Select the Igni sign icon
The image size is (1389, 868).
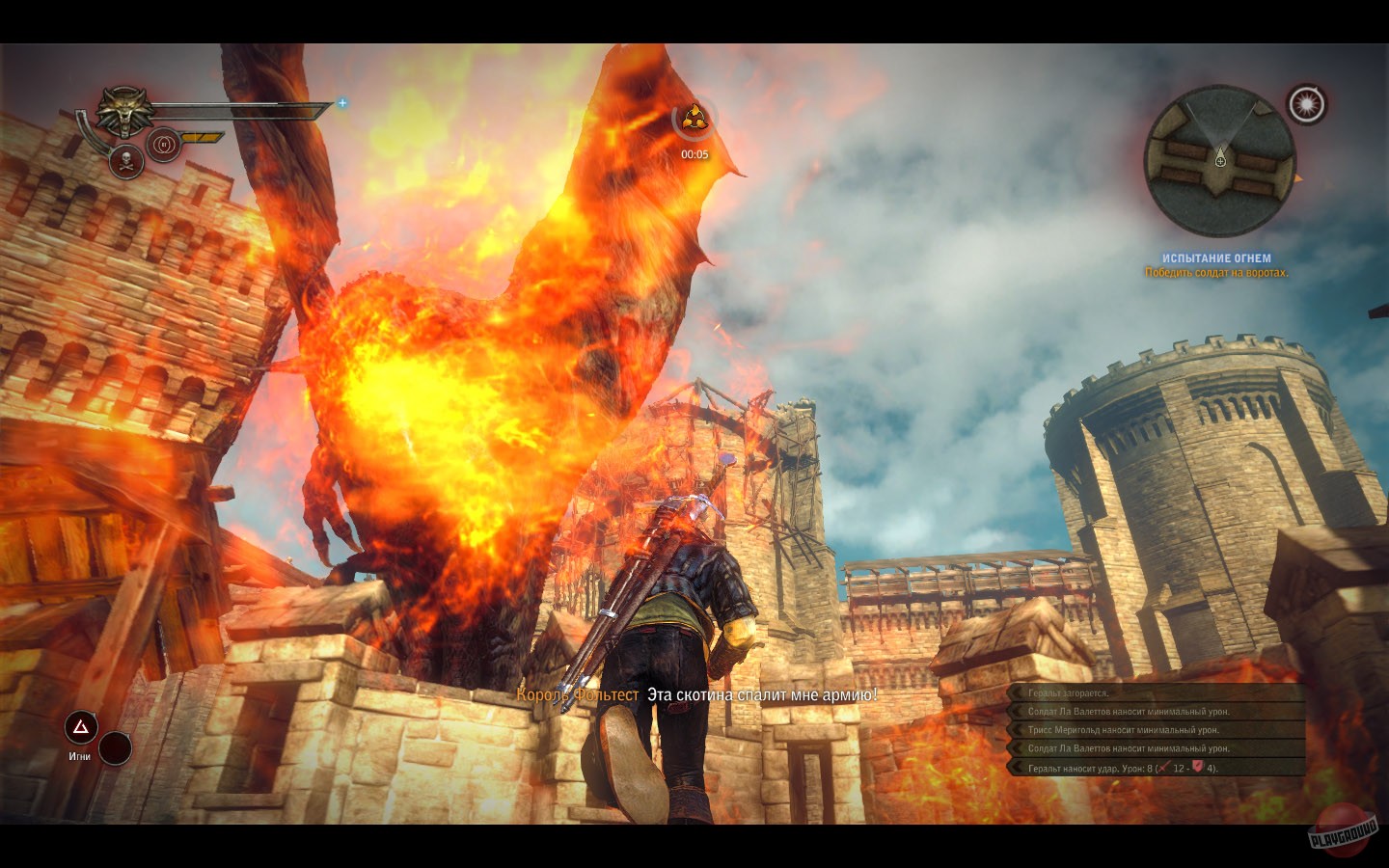[x=80, y=728]
